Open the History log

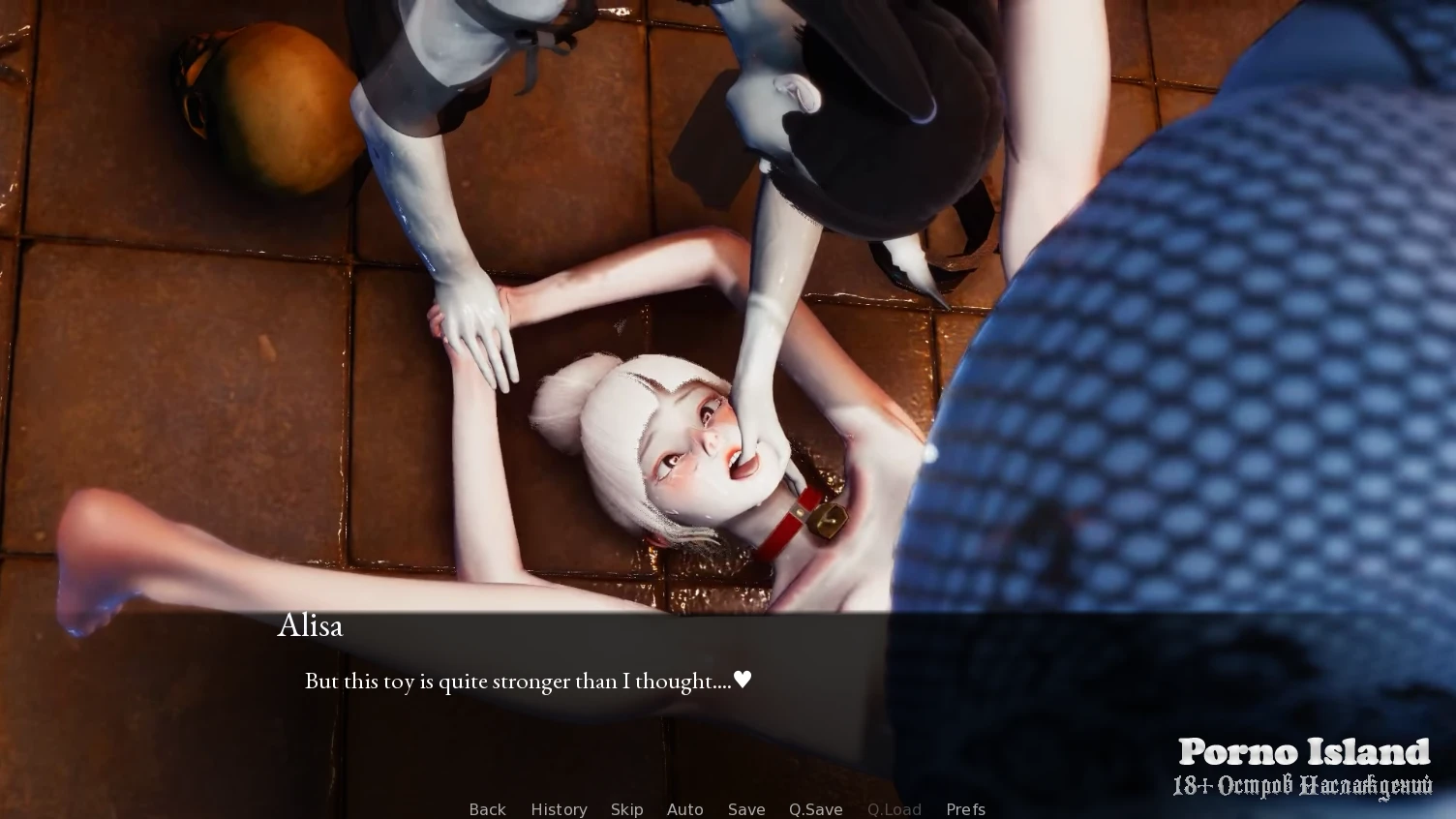(x=559, y=809)
